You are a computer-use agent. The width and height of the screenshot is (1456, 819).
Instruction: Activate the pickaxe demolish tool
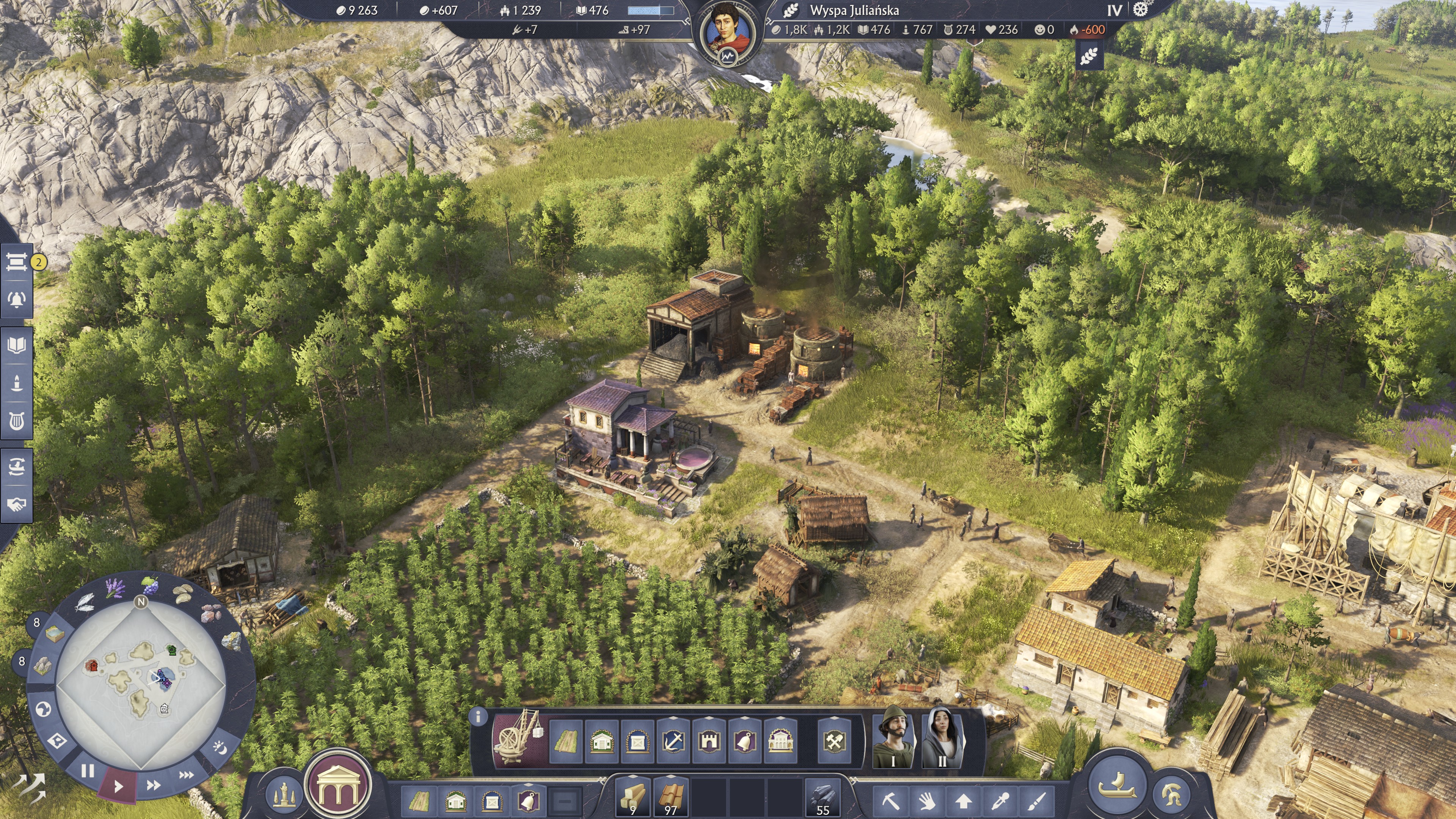coord(891,800)
